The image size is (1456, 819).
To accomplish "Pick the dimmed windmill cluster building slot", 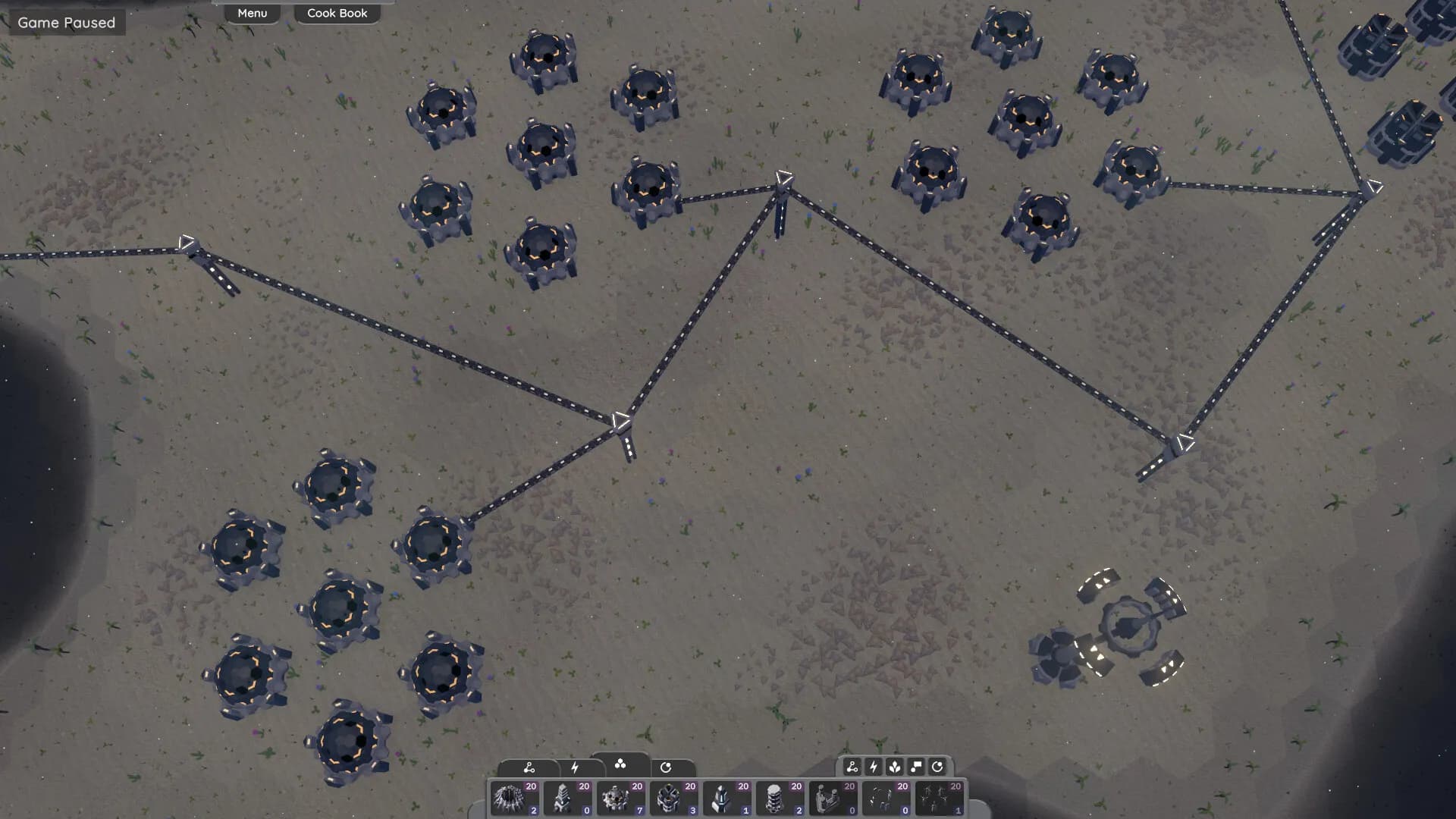I will [940, 799].
